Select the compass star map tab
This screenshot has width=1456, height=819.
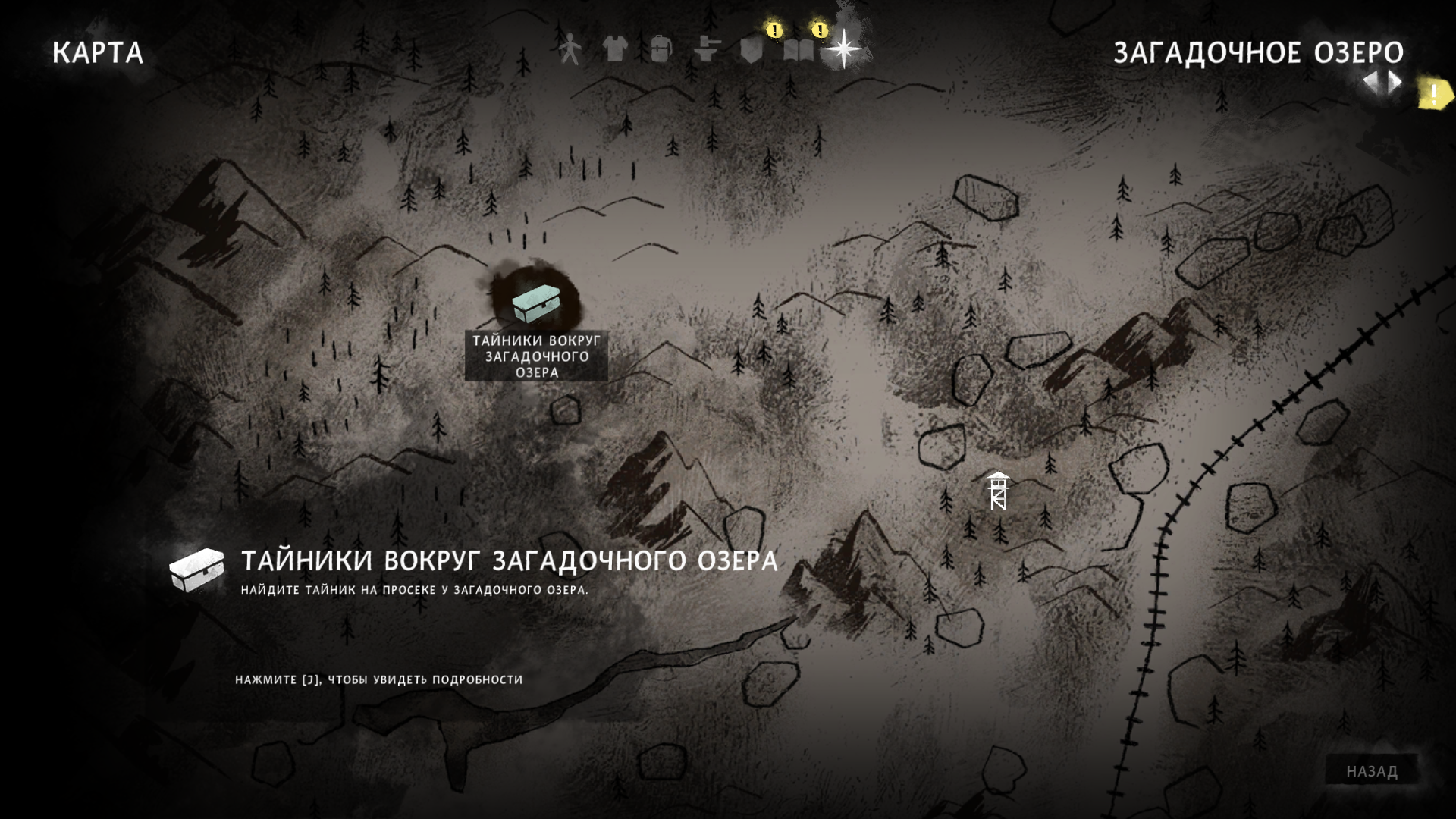point(843,50)
